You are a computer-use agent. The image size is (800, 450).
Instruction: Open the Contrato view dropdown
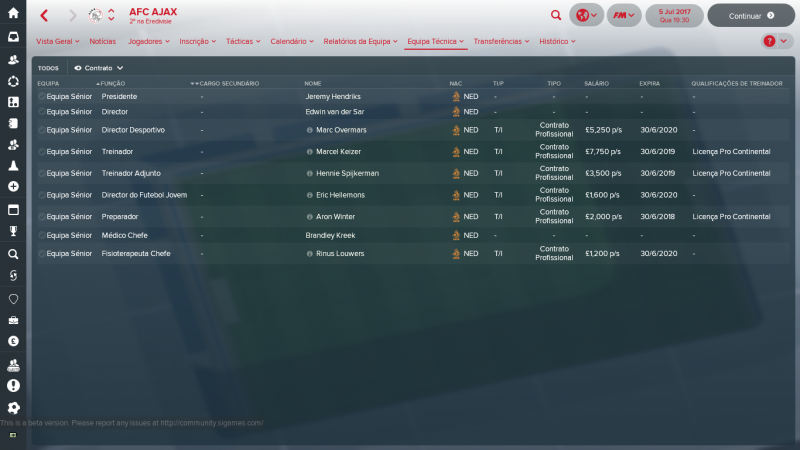99,67
